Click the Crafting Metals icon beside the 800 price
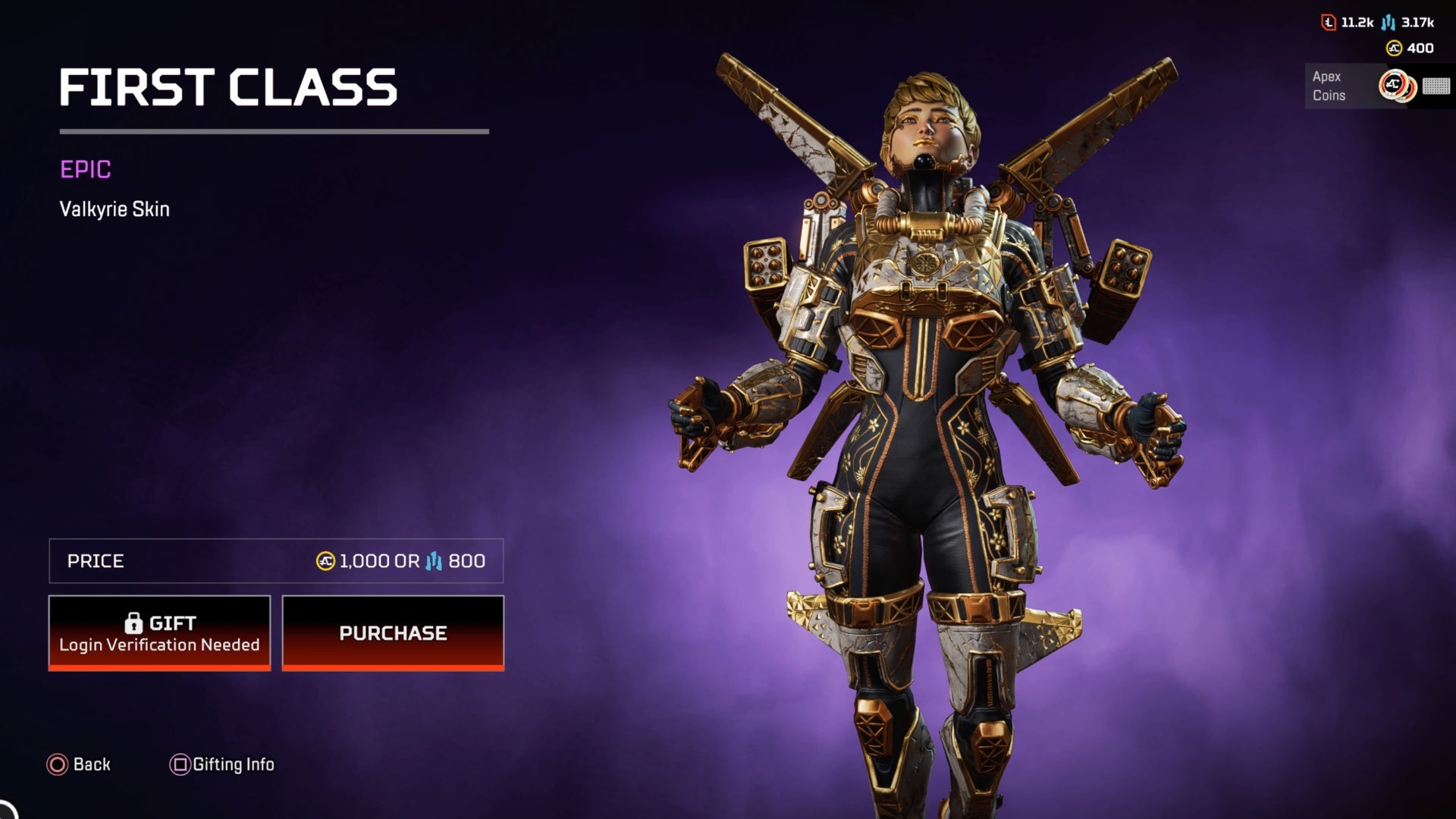This screenshot has width=1456, height=819. click(x=433, y=561)
